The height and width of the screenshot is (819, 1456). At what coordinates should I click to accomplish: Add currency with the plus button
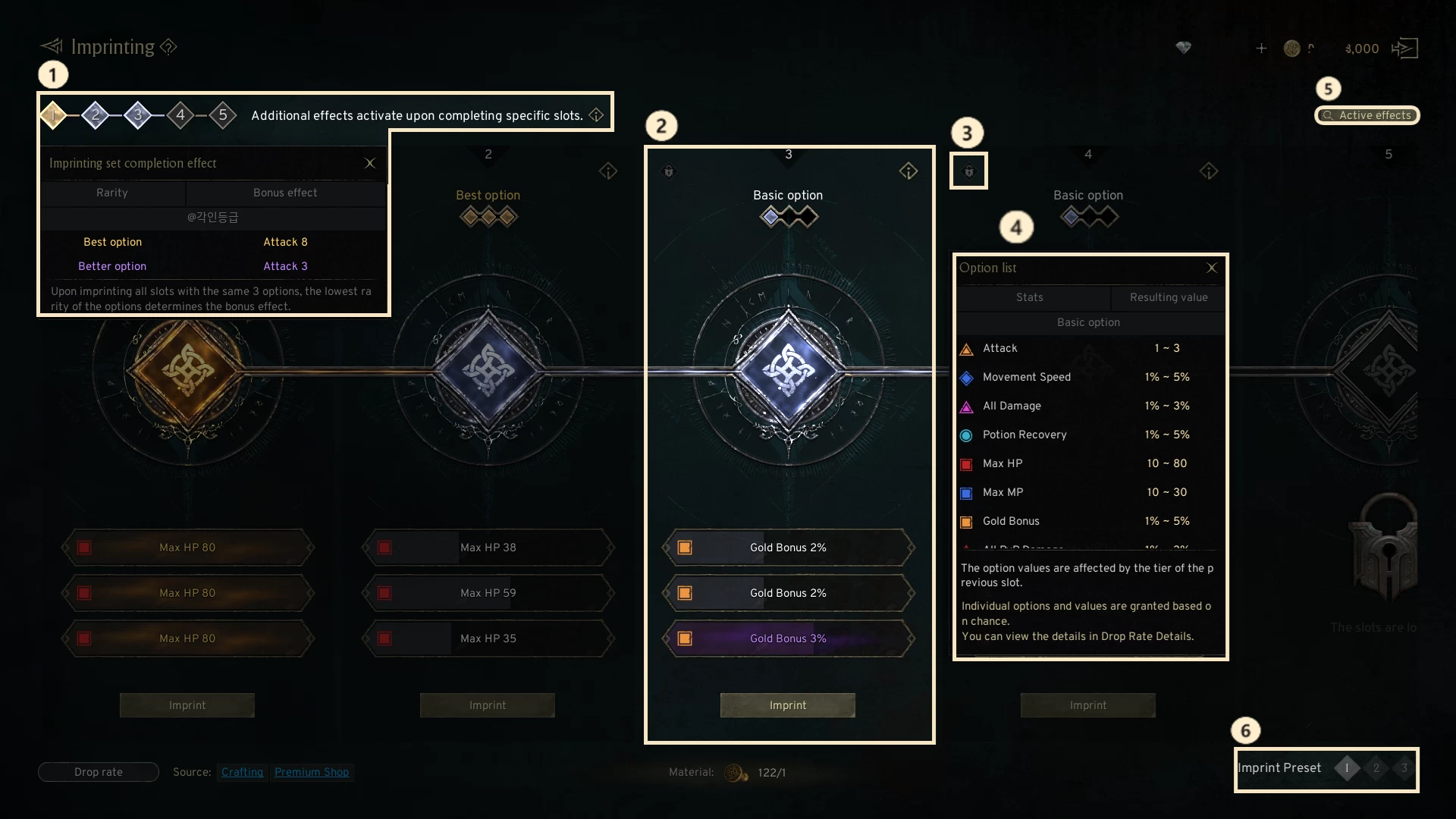[x=1261, y=49]
